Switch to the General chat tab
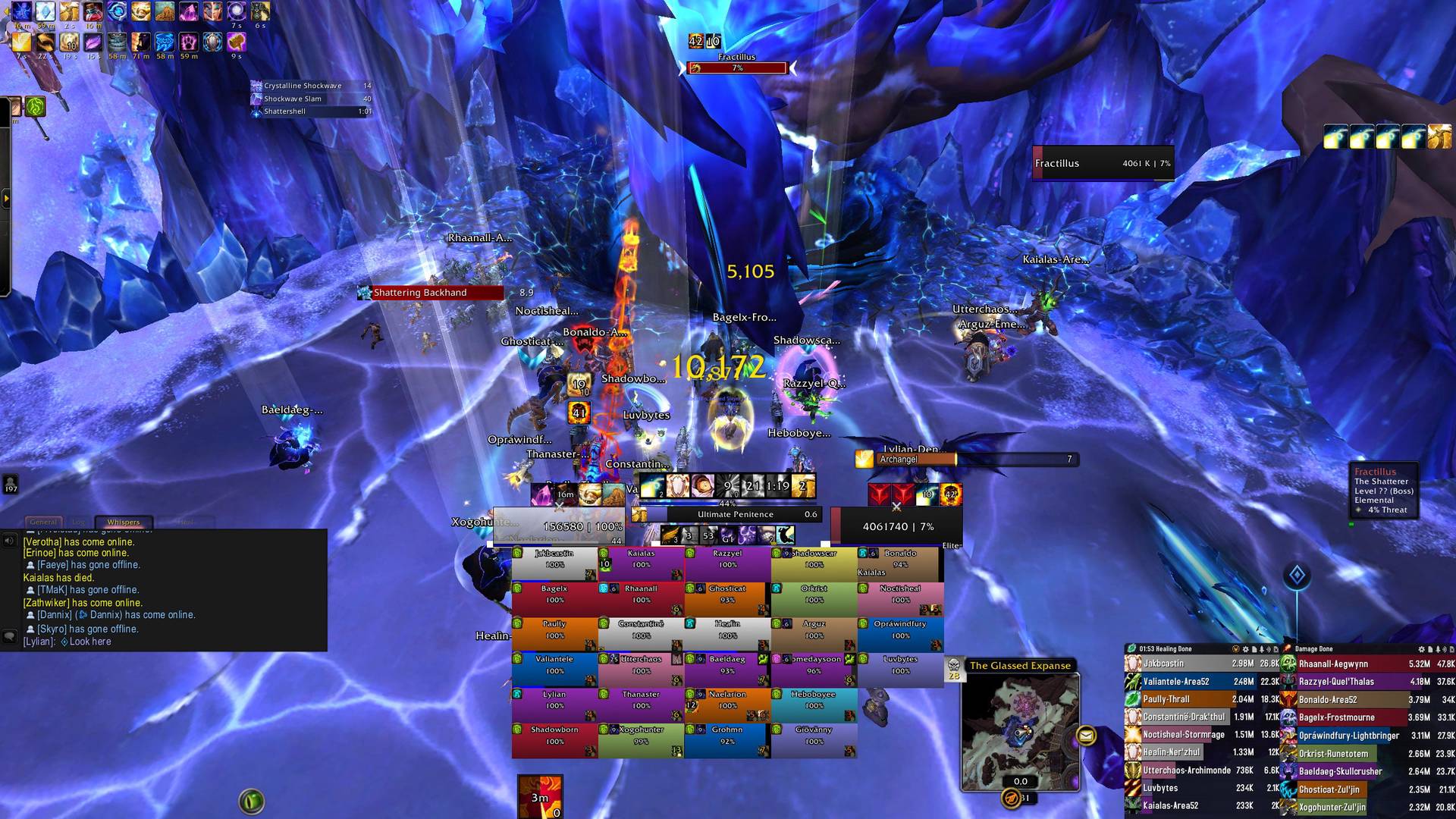The width and height of the screenshot is (1456, 819). (x=43, y=522)
